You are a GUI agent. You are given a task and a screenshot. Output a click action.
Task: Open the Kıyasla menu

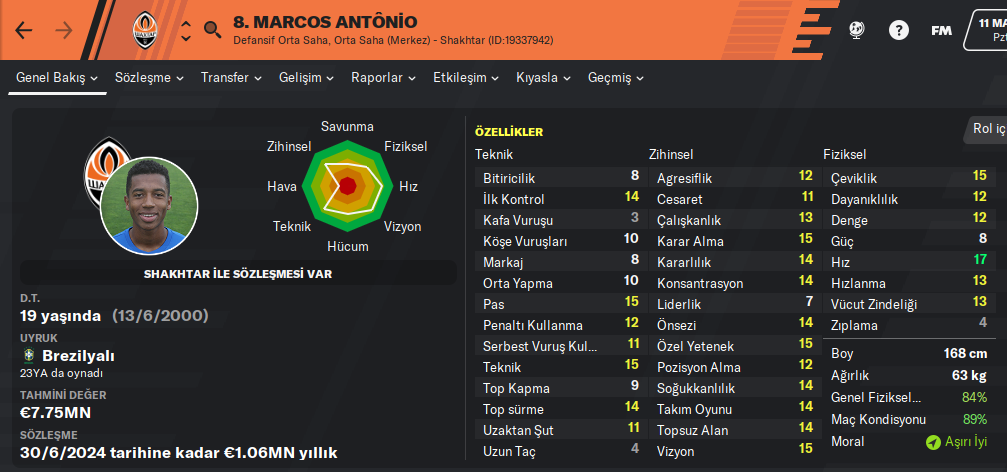point(544,77)
